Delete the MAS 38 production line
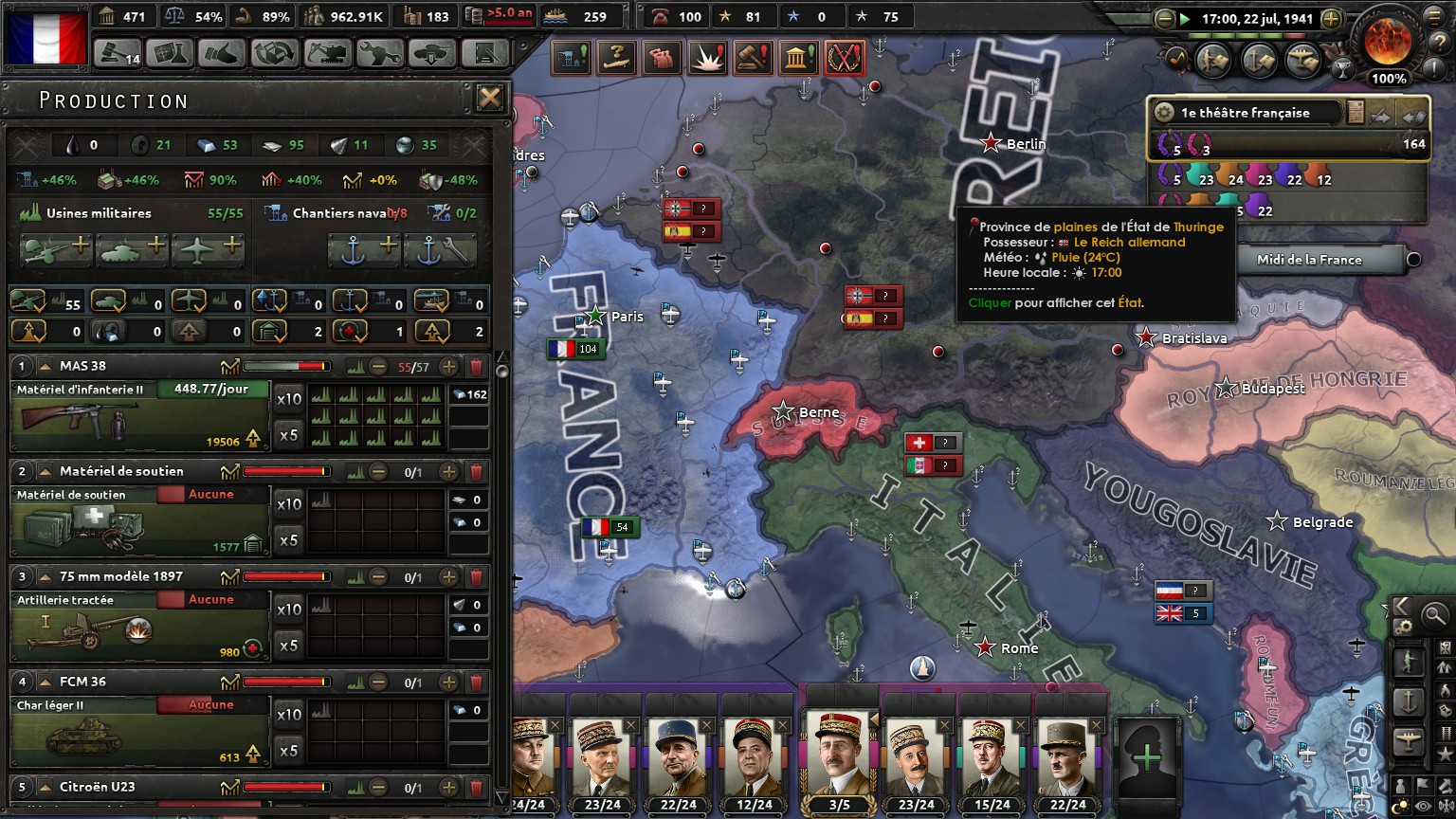 tap(476, 367)
